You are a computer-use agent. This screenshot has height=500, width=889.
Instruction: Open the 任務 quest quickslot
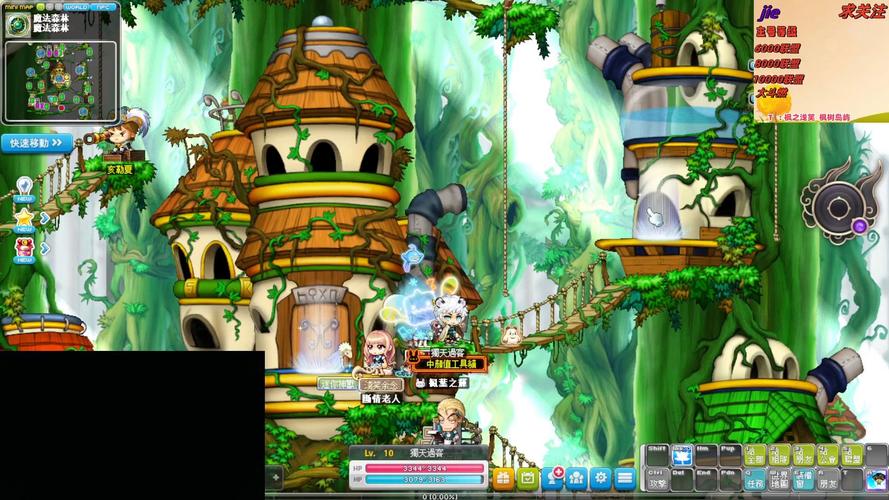pos(755,479)
